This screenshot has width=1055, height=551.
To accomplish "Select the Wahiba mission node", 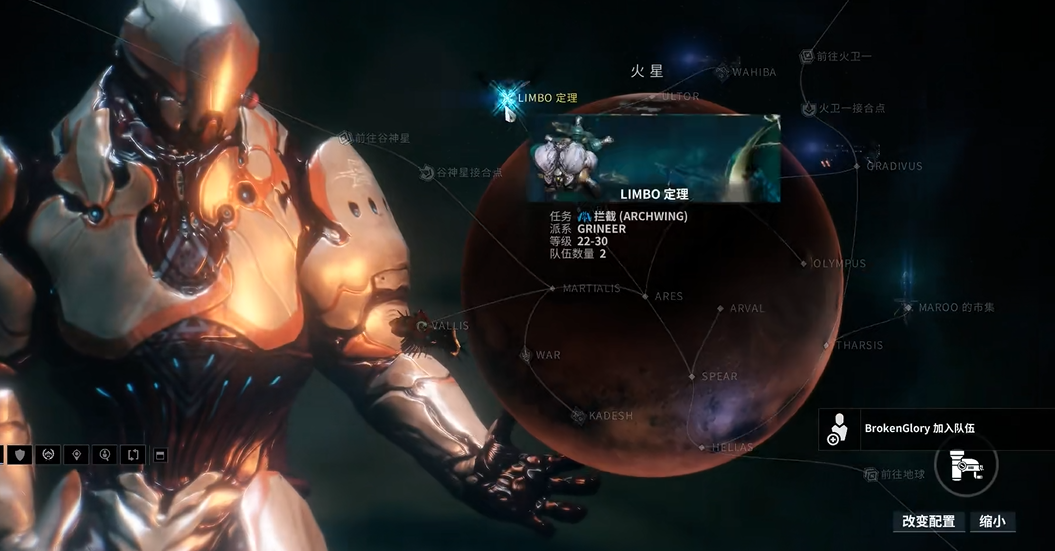I will (x=722, y=72).
